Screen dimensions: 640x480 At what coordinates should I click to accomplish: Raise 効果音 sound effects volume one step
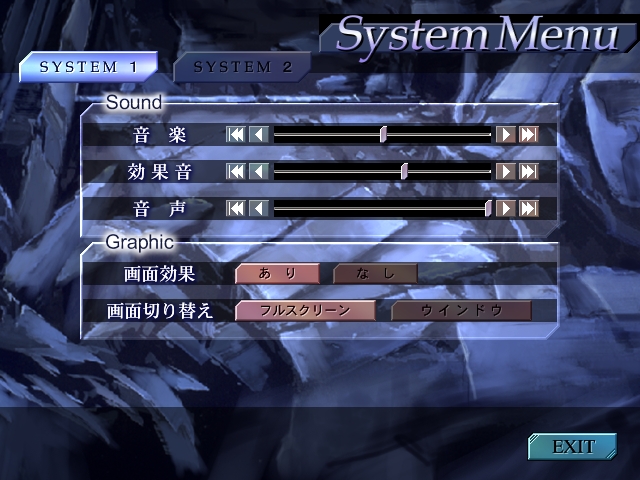pos(506,171)
